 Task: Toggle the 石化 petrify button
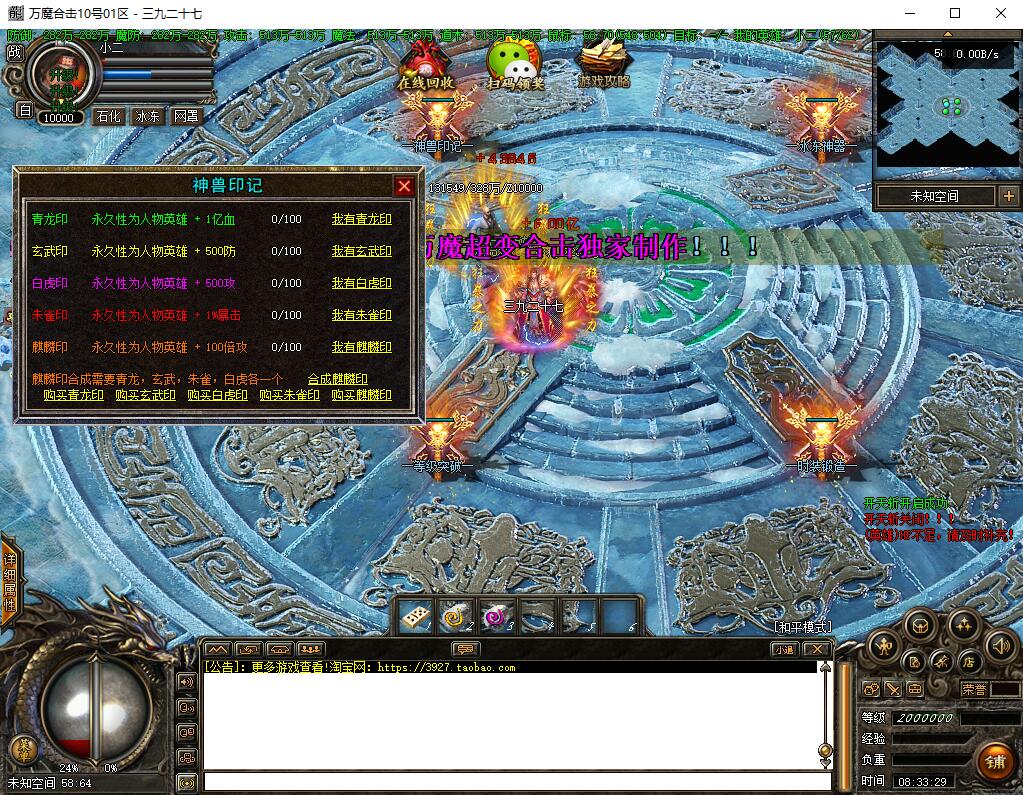point(108,116)
